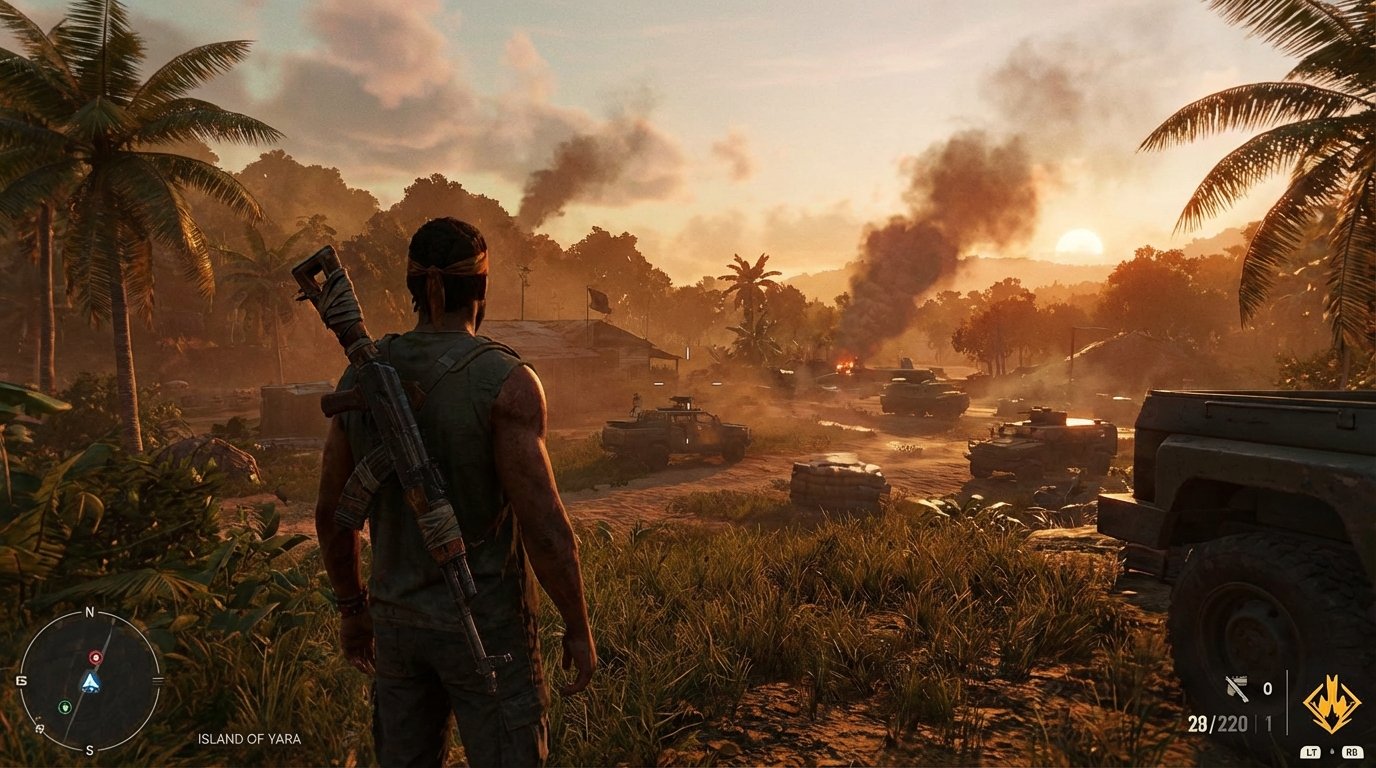Select the throwable weapon icon showing 0
This screenshot has height=768, width=1376.
tap(1237, 688)
